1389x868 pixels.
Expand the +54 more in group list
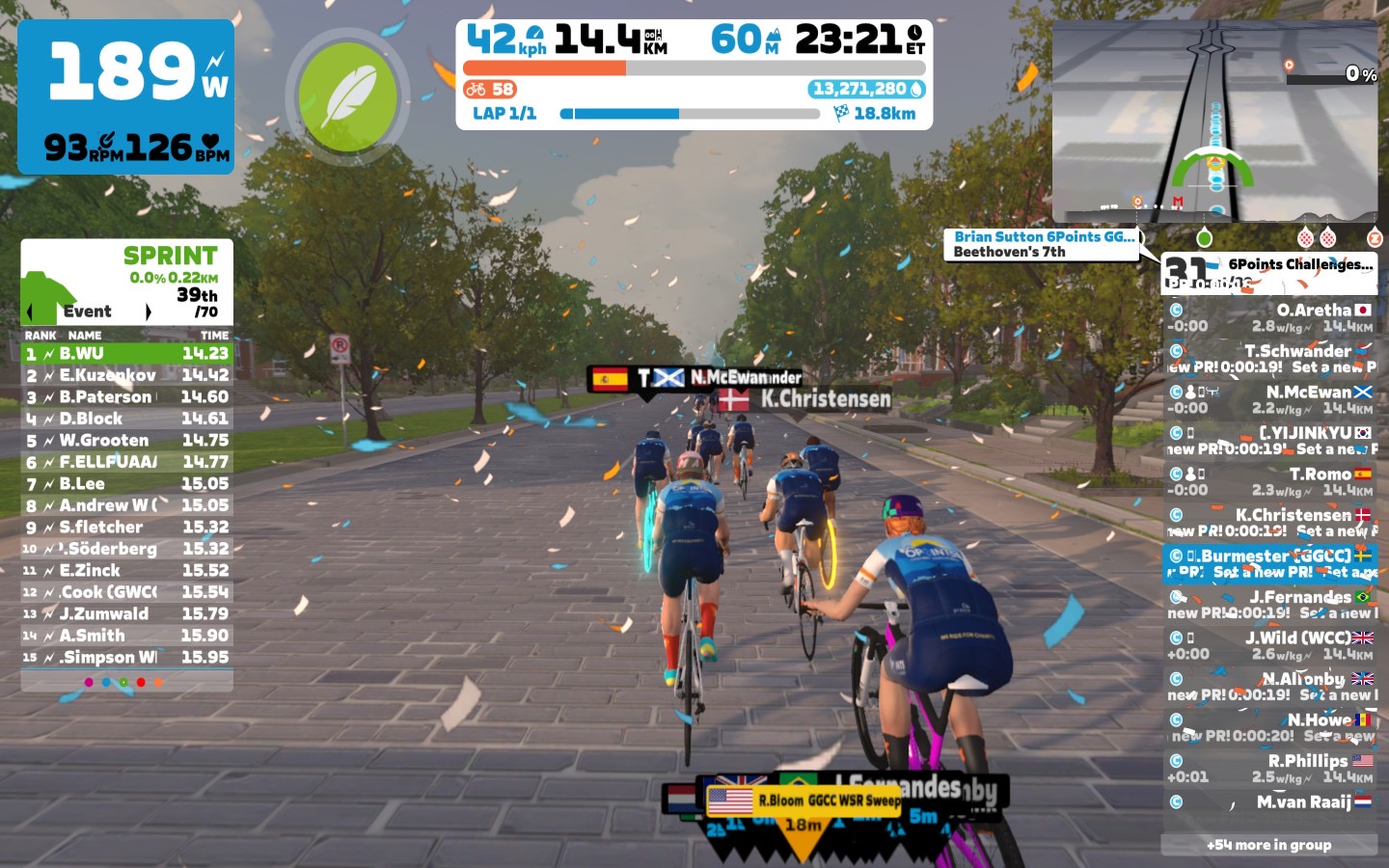pyautogui.click(x=1268, y=845)
